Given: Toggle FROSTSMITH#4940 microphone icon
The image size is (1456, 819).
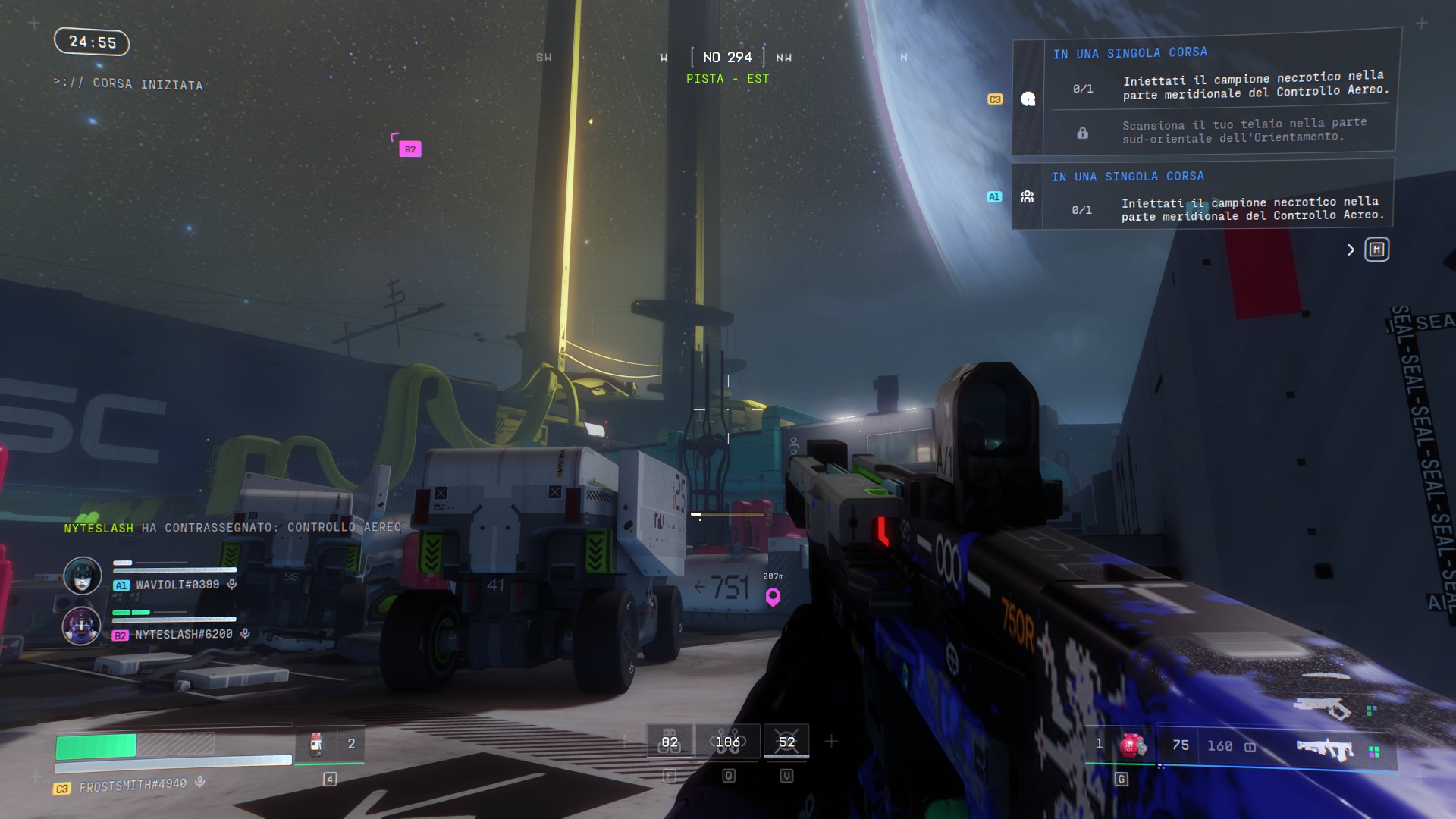Looking at the screenshot, I should 200,782.
